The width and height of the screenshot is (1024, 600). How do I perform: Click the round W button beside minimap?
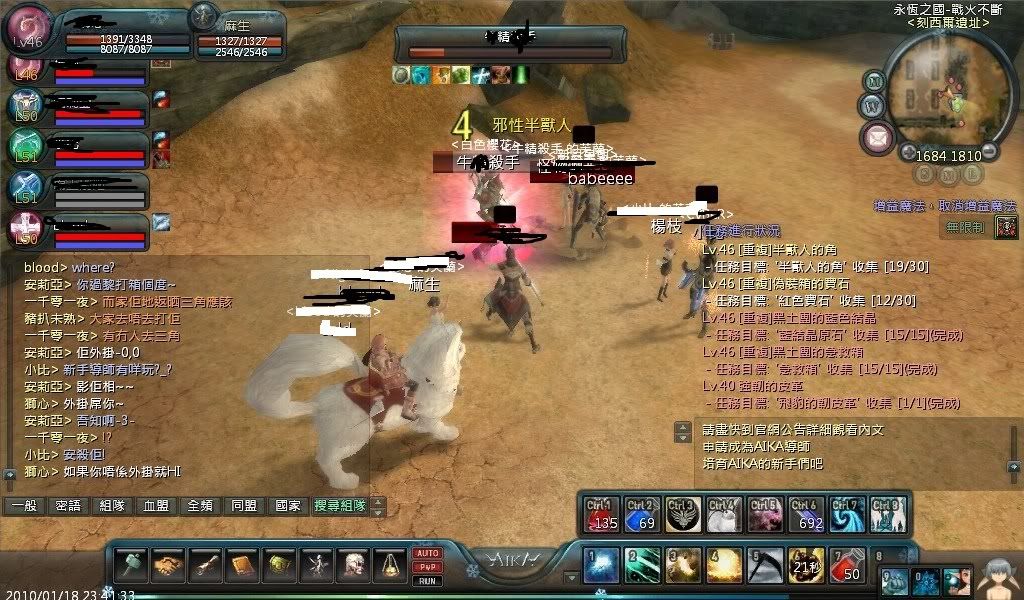(x=871, y=104)
